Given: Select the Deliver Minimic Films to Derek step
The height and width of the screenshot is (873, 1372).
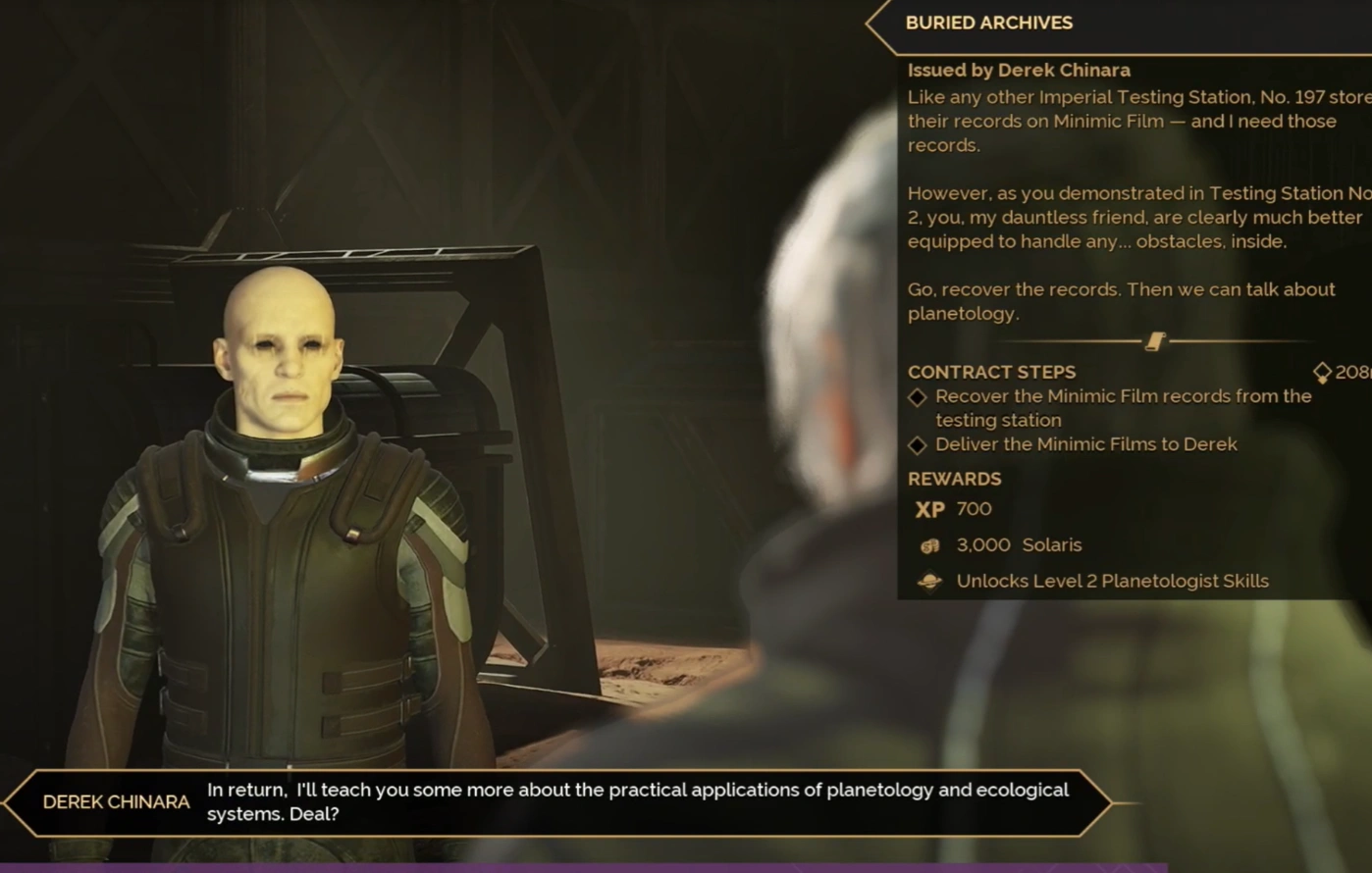Looking at the screenshot, I should 1084,444.
